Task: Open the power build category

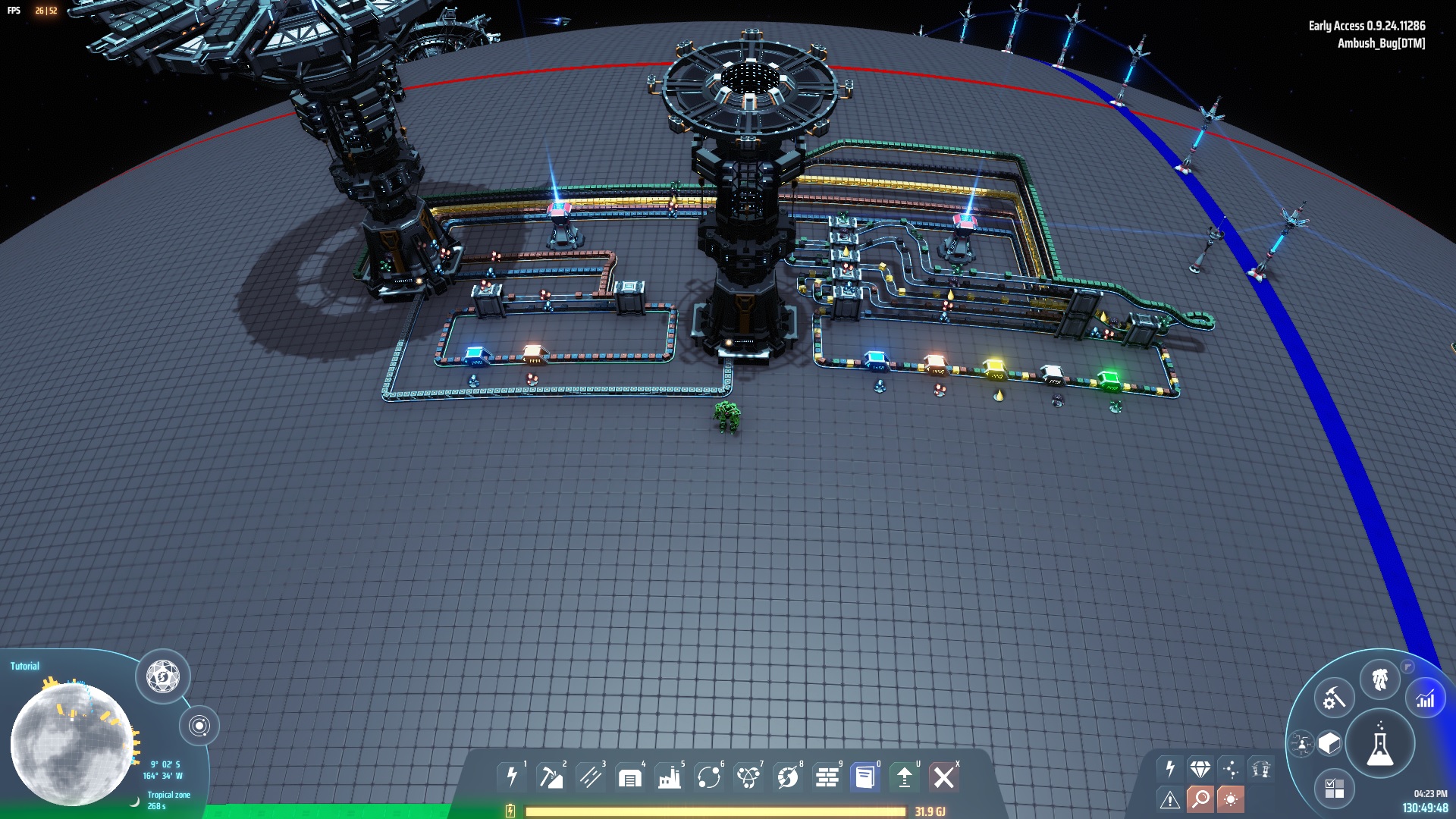Action: (512, 777)
